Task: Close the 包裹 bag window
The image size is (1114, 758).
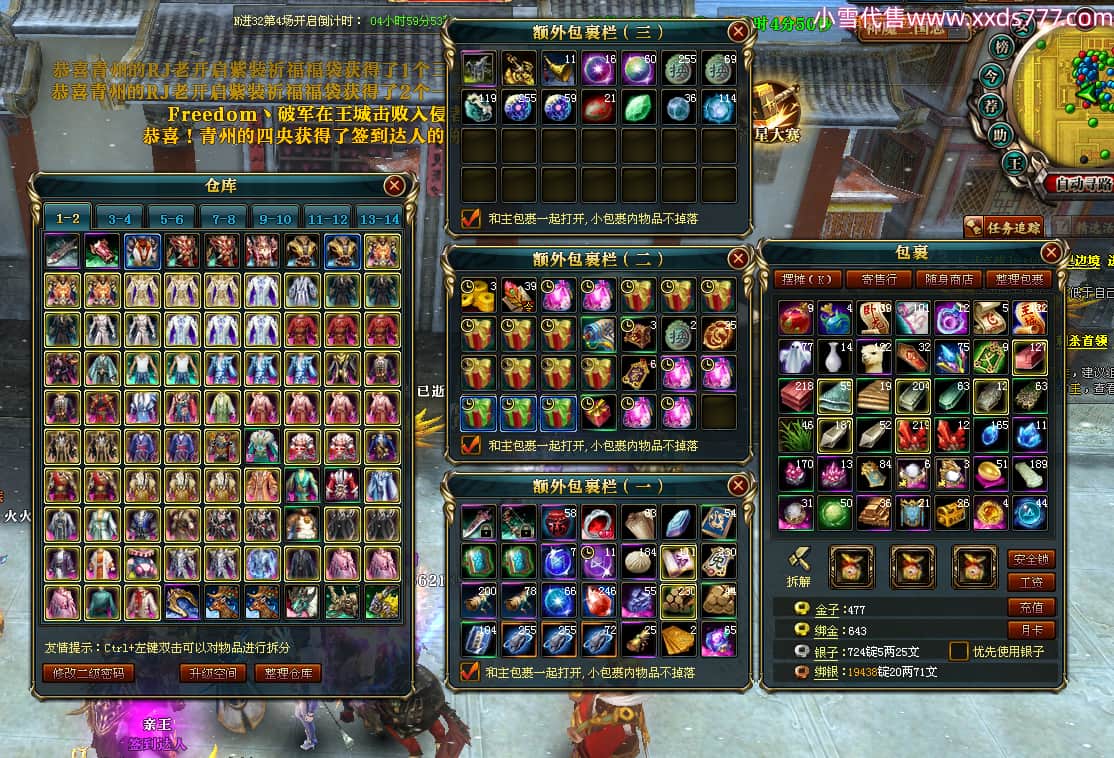Action: tap(1051, 252)
